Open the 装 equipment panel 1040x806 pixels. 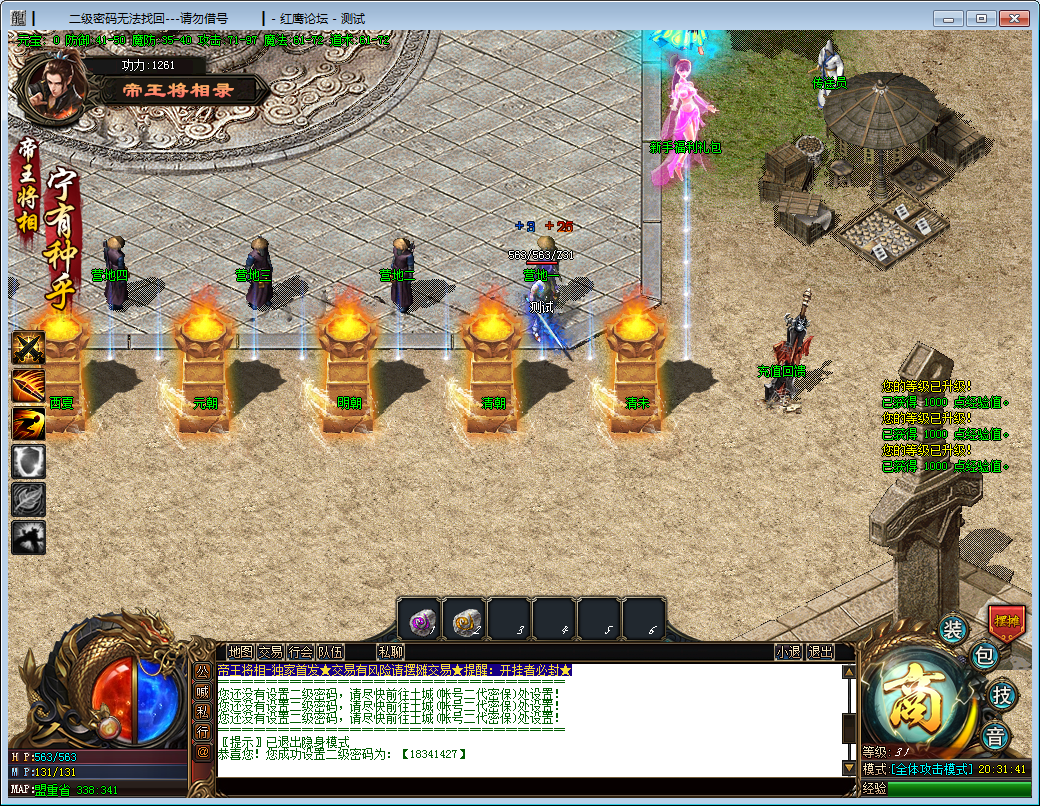click(953, 629)
